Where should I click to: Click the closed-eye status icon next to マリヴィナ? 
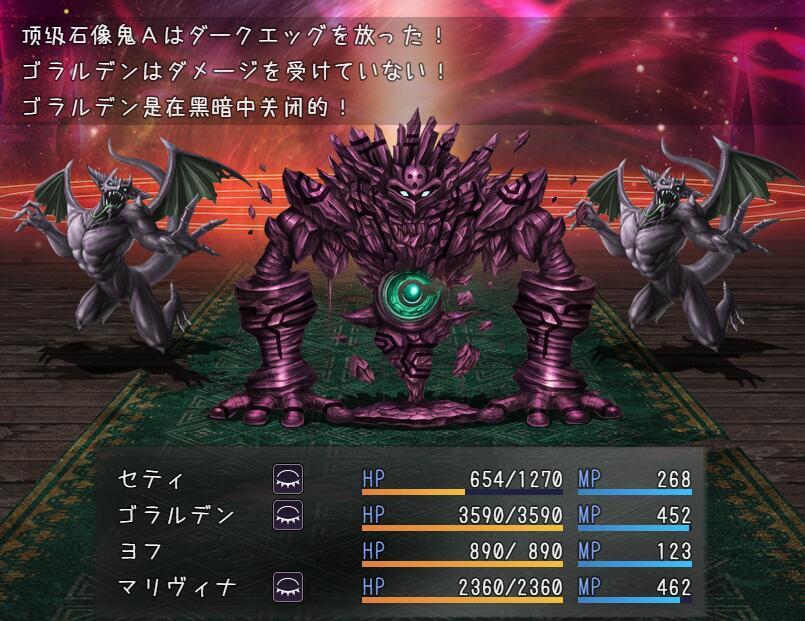(x=288, y=588)
